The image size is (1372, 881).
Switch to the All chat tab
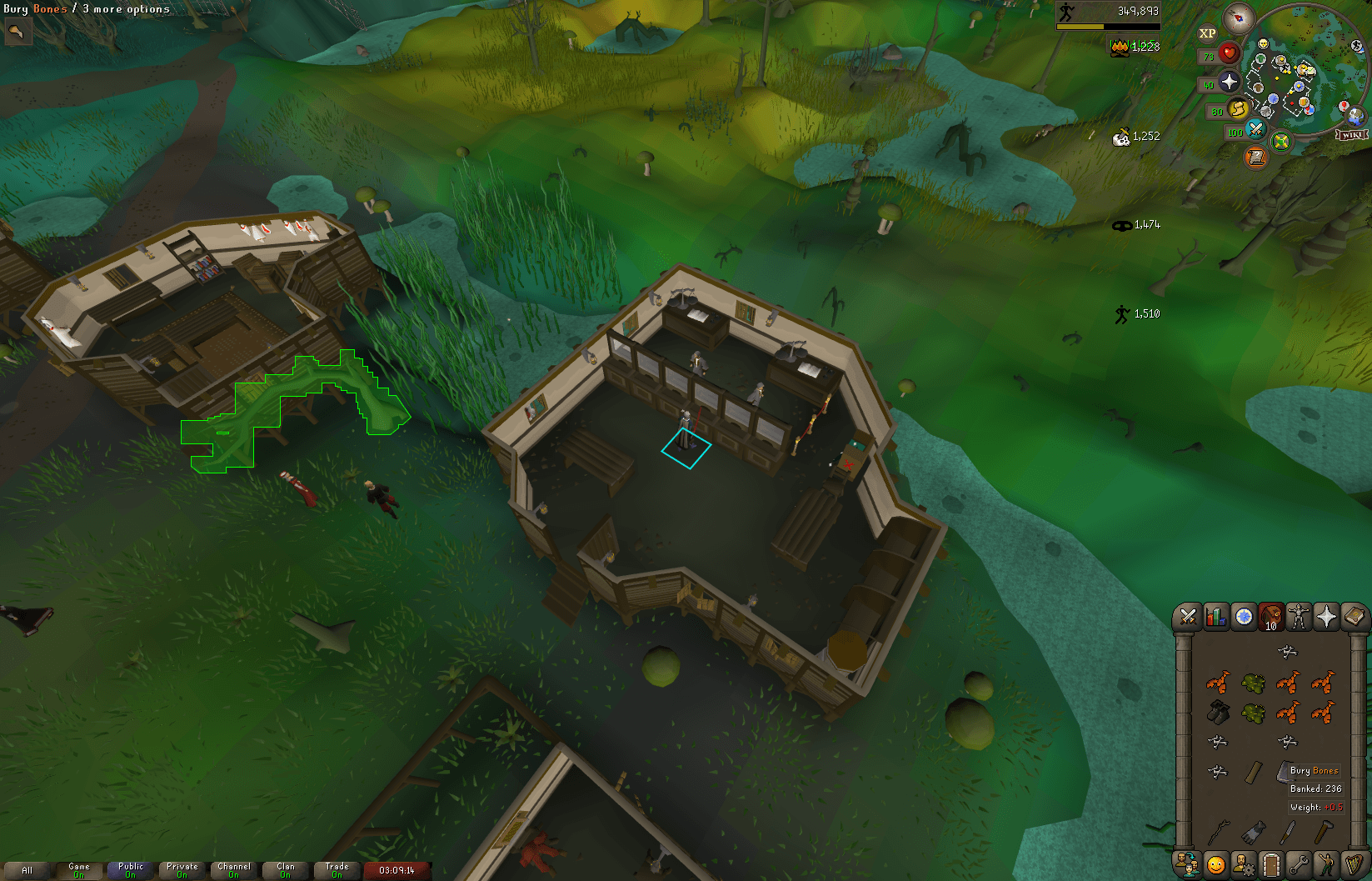pyautogui.click(x=27, y=869)
